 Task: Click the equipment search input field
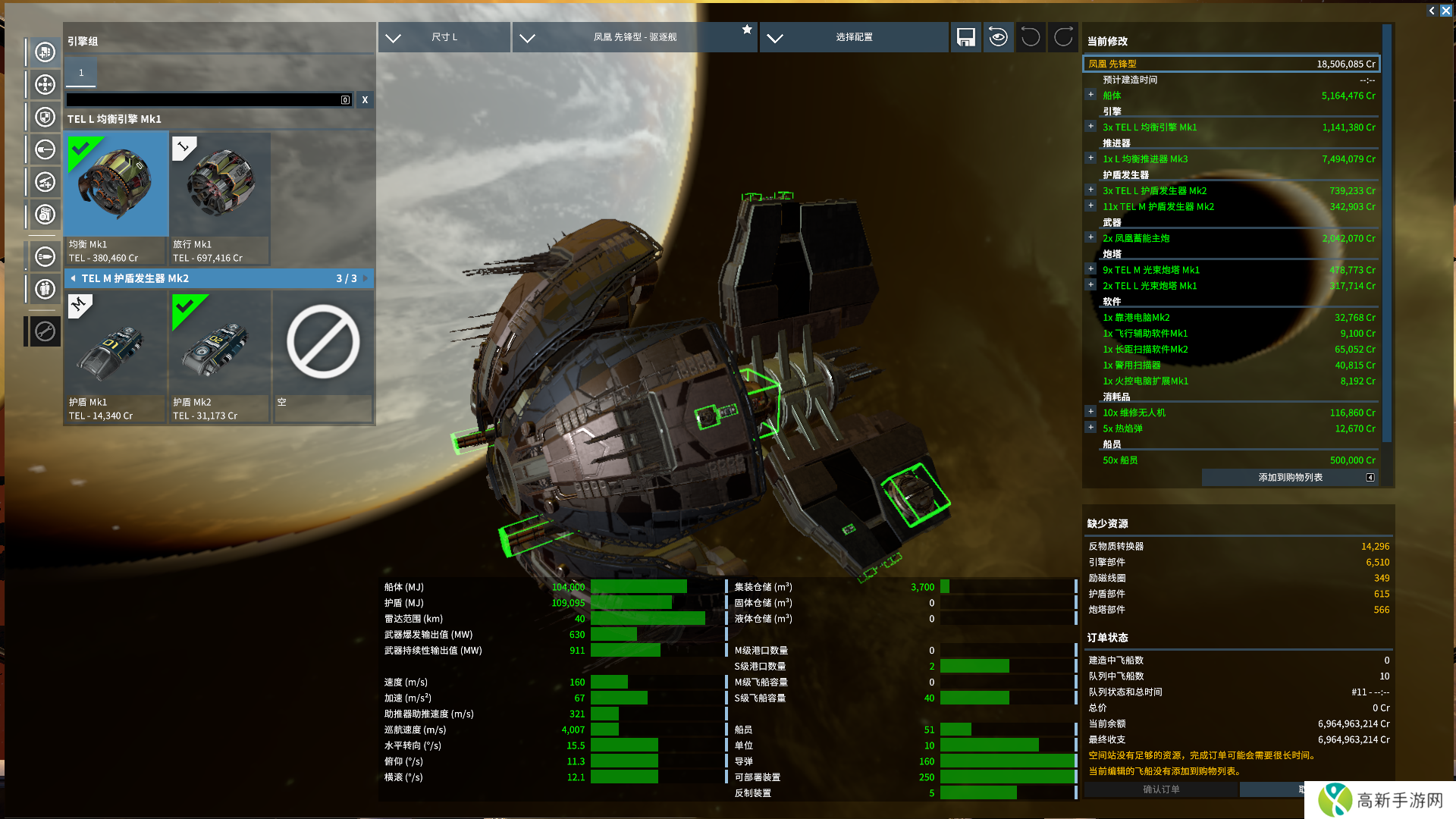203,100
